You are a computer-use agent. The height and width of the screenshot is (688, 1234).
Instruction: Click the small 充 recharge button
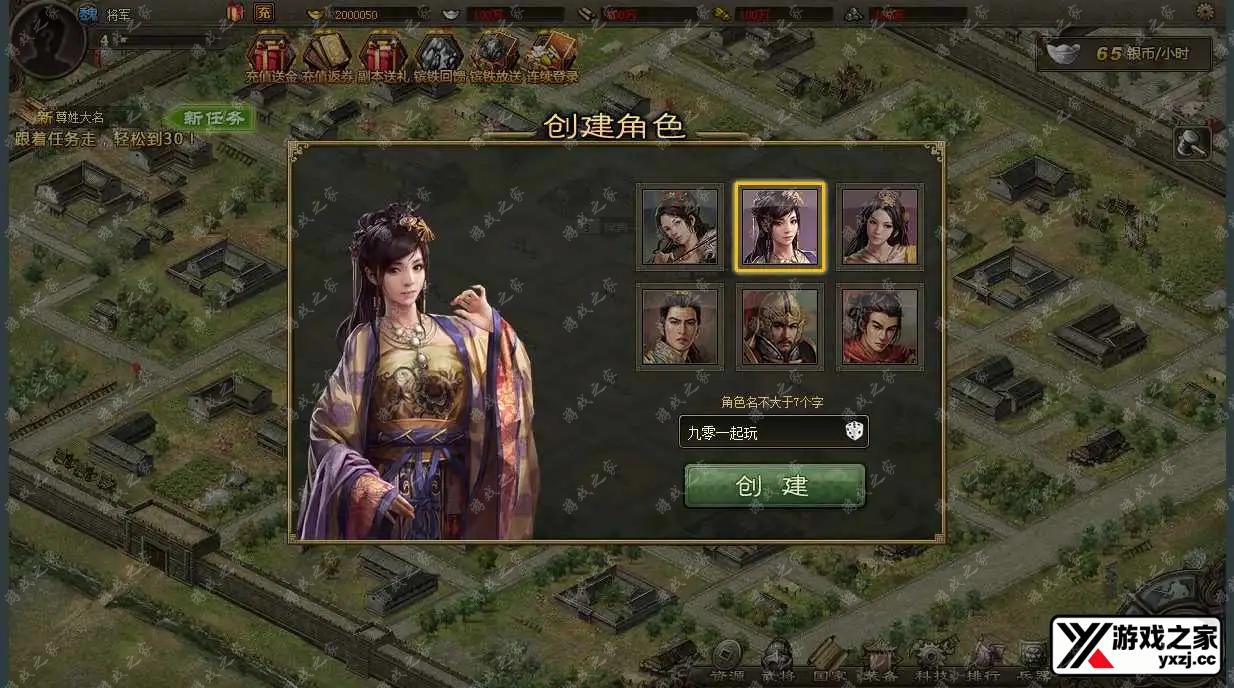[264, 13]
